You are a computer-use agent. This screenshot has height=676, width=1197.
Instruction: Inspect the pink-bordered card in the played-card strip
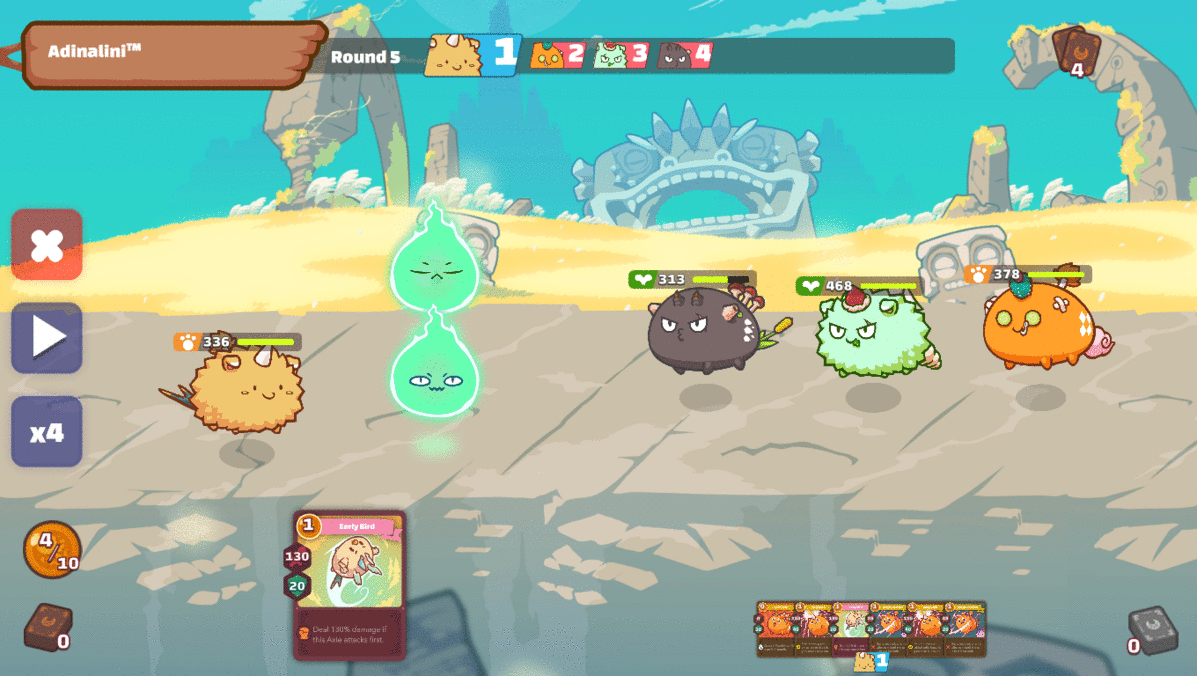pos(851,628)
